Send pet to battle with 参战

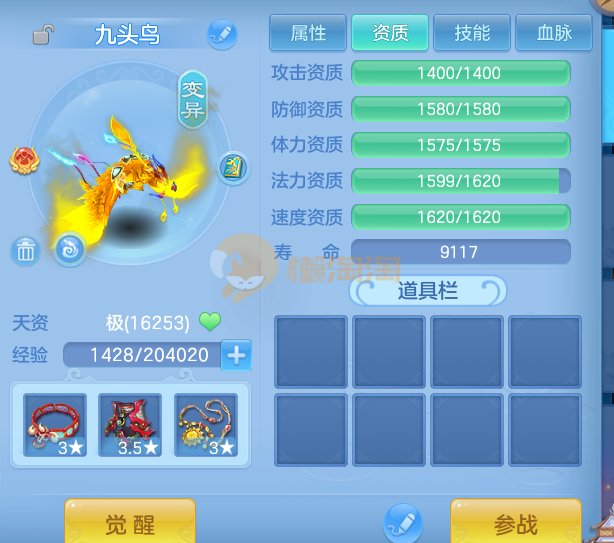coord(515,523)
